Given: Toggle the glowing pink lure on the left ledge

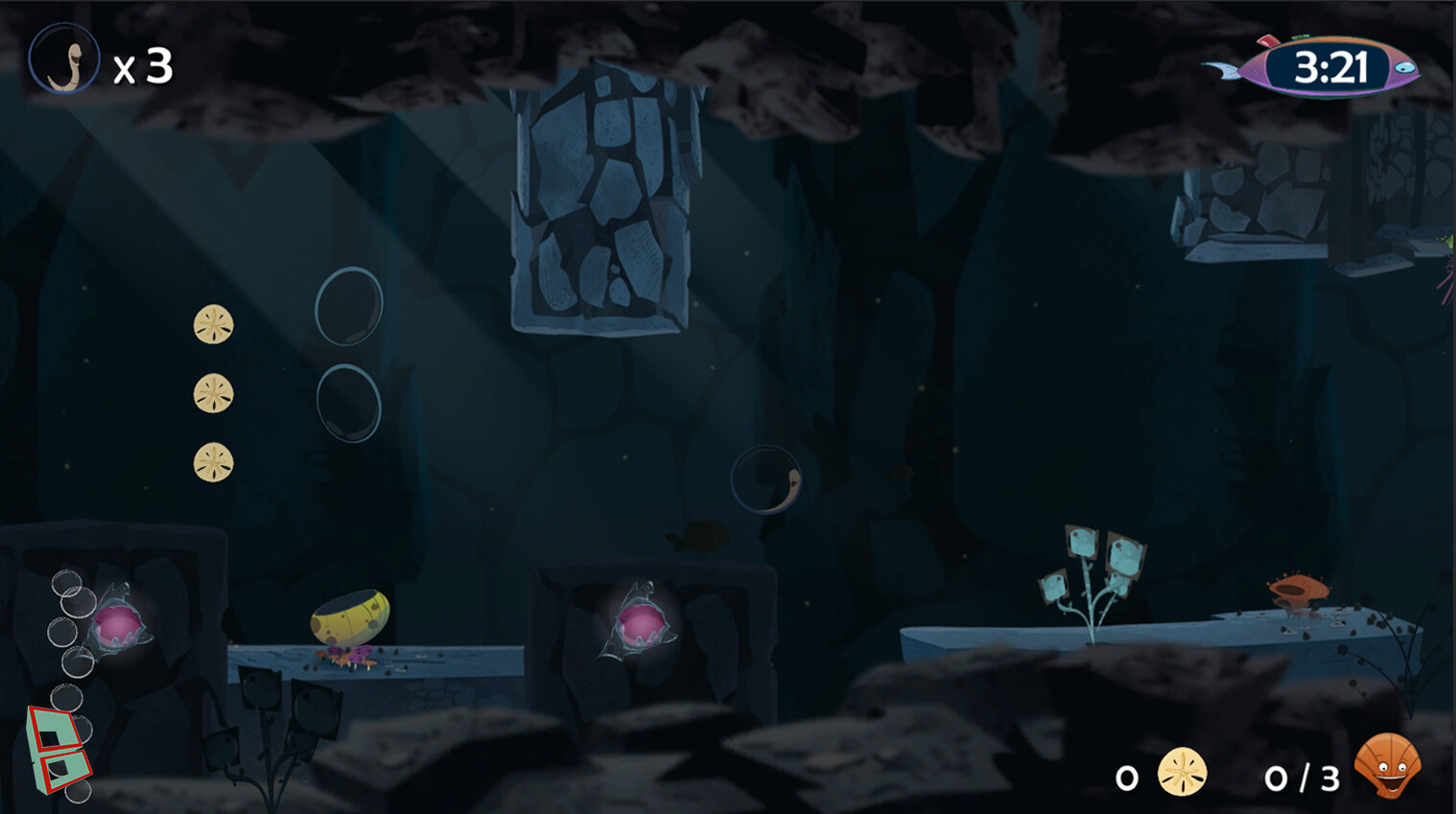Looking at the screenshot, I should 117,623.
